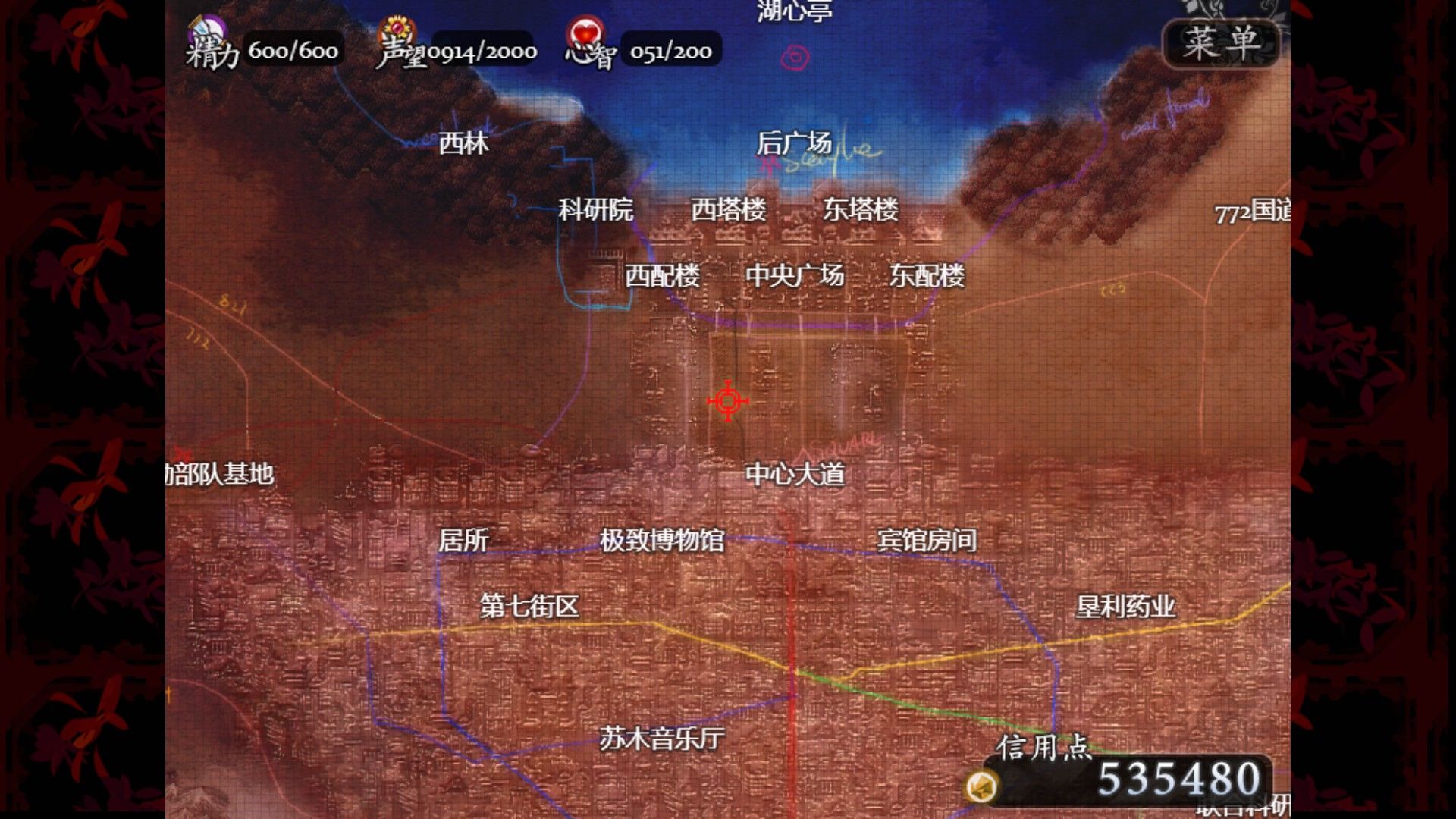Viewport: 1456px width, 819px height.
Task: Click the 垦利药业 location
Action: pos(1128,606)
